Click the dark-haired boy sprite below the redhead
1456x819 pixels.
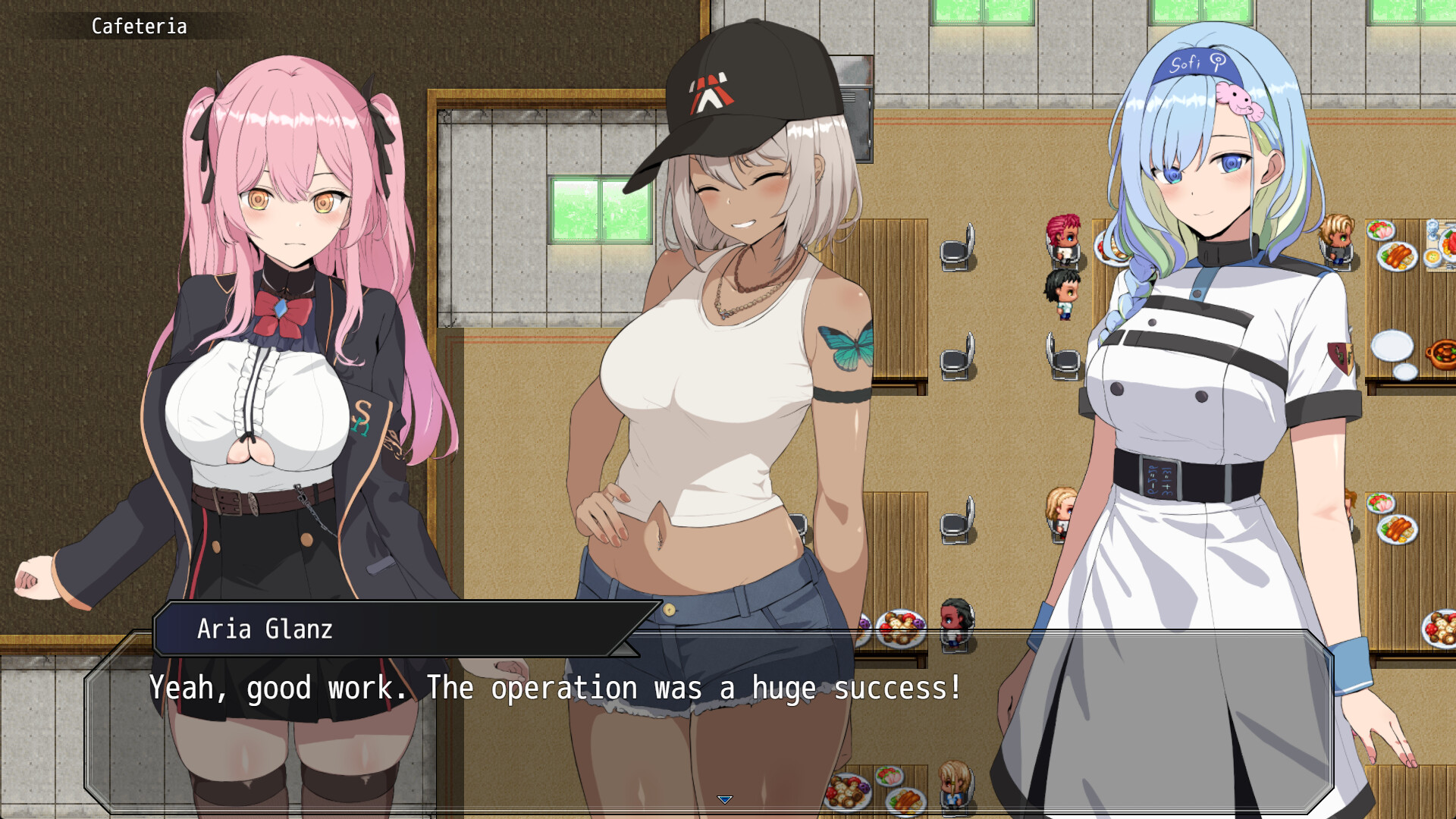click(1065, 296)
